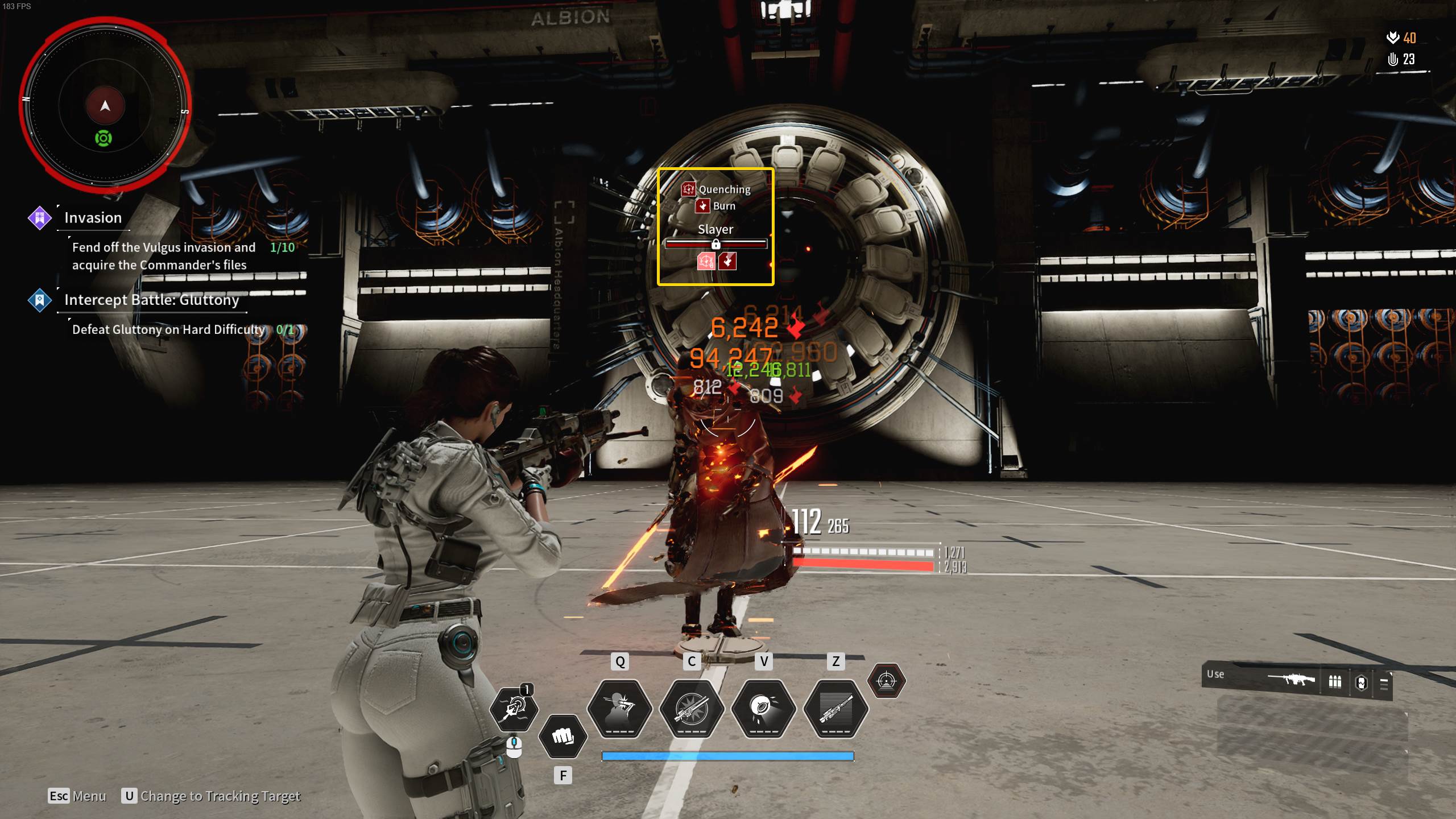Activate the sniper rifle ultimate skill
The width and height of the screenshot is (1456, 819).
click(835, 708)
